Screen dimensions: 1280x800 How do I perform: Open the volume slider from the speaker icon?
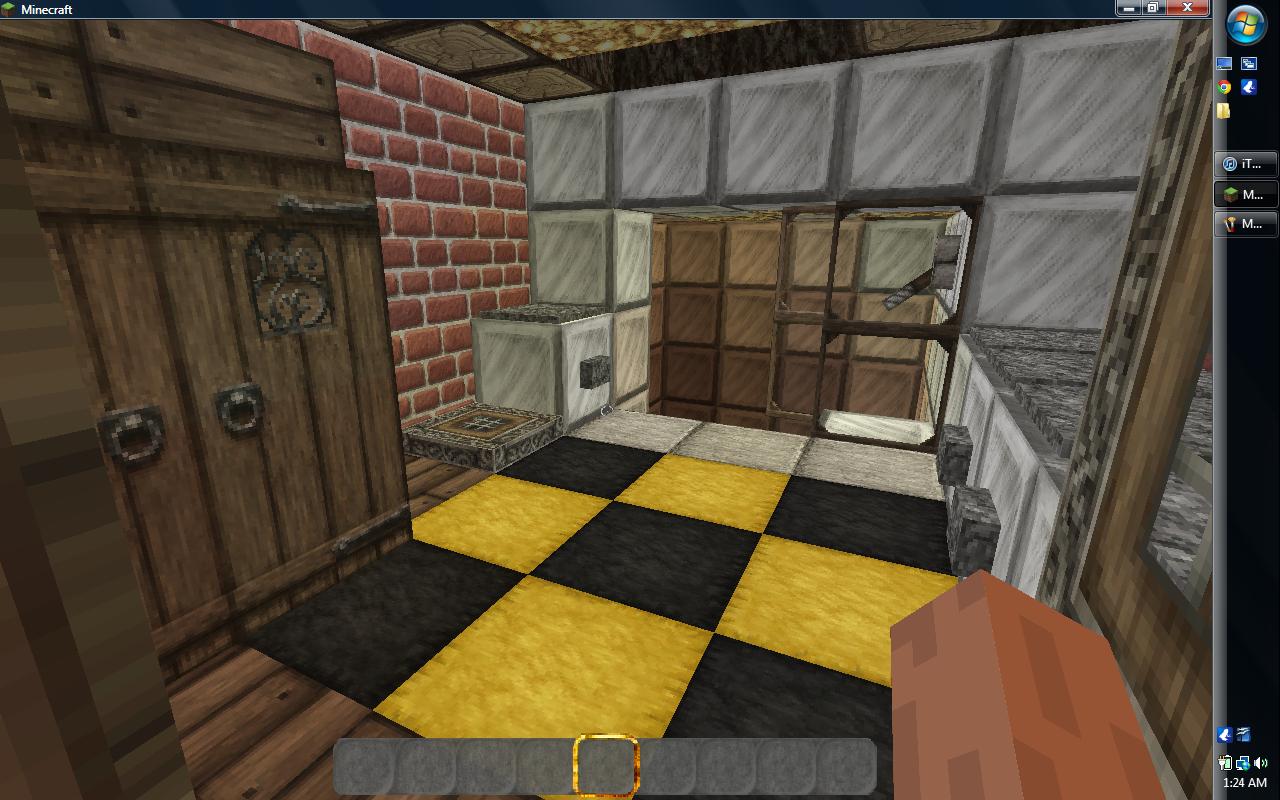click(x=1260, y=763)
